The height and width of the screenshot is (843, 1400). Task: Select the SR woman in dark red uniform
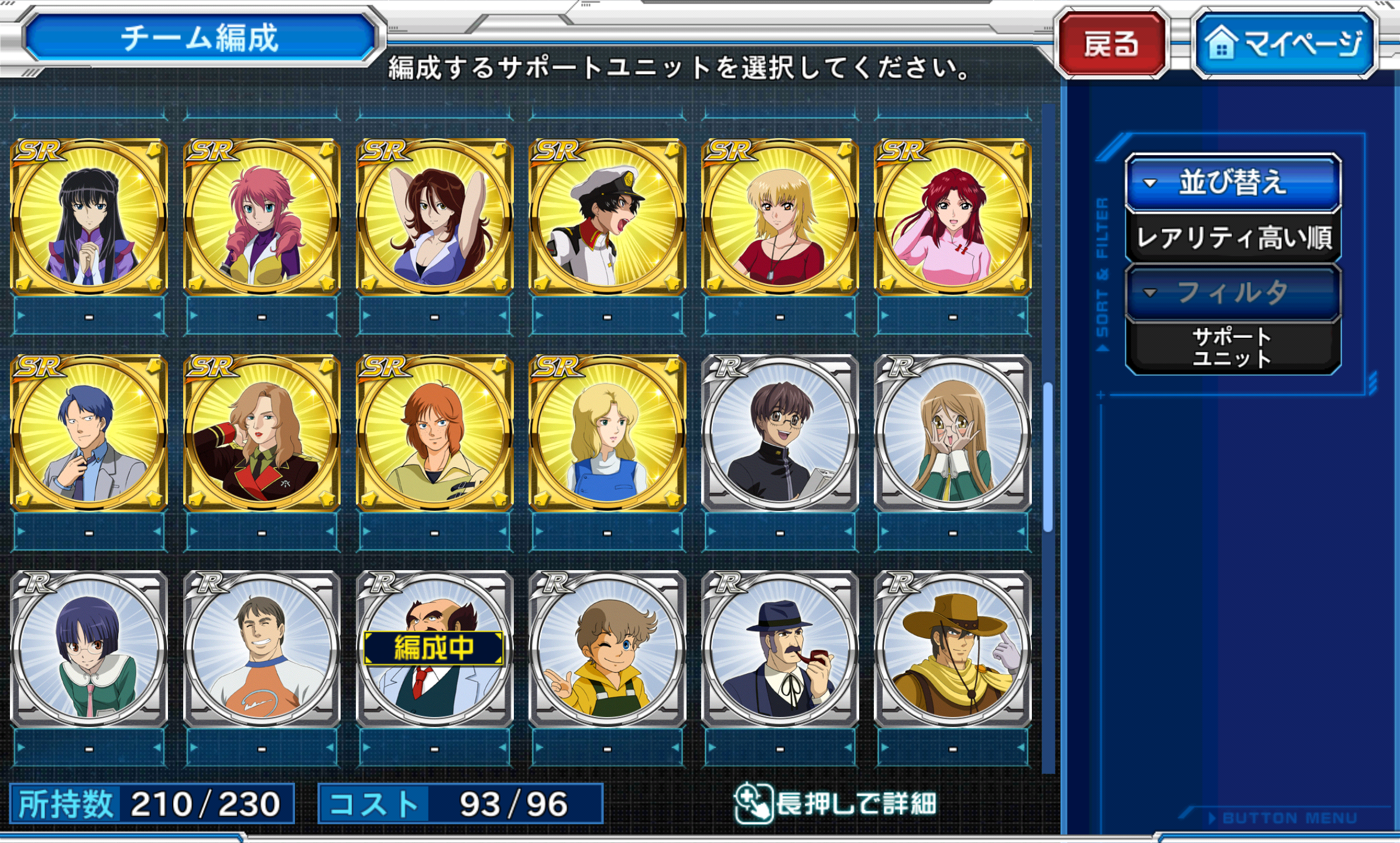point(262,433)
